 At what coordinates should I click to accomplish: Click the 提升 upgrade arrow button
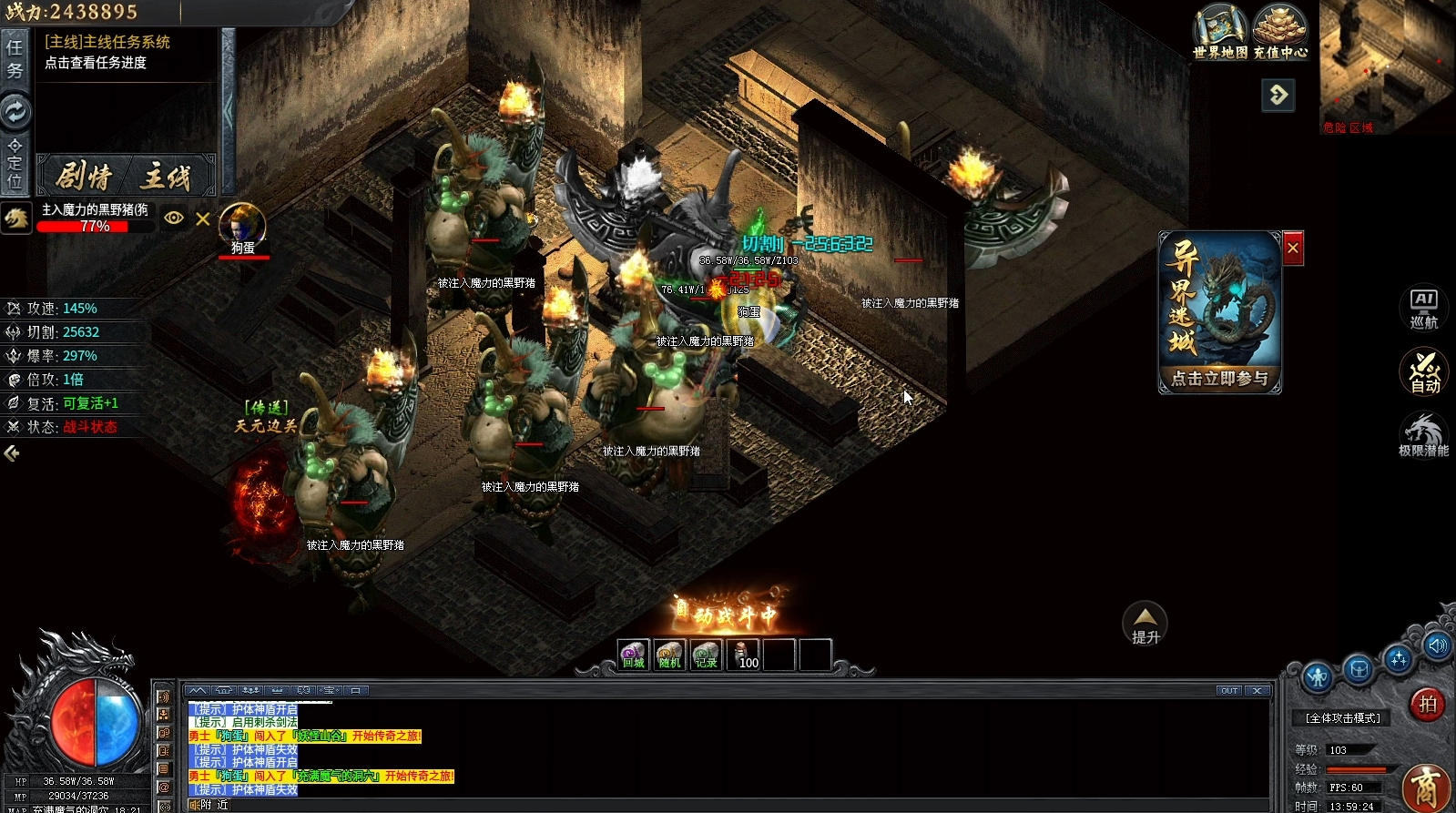click(x=1145, y=624)
